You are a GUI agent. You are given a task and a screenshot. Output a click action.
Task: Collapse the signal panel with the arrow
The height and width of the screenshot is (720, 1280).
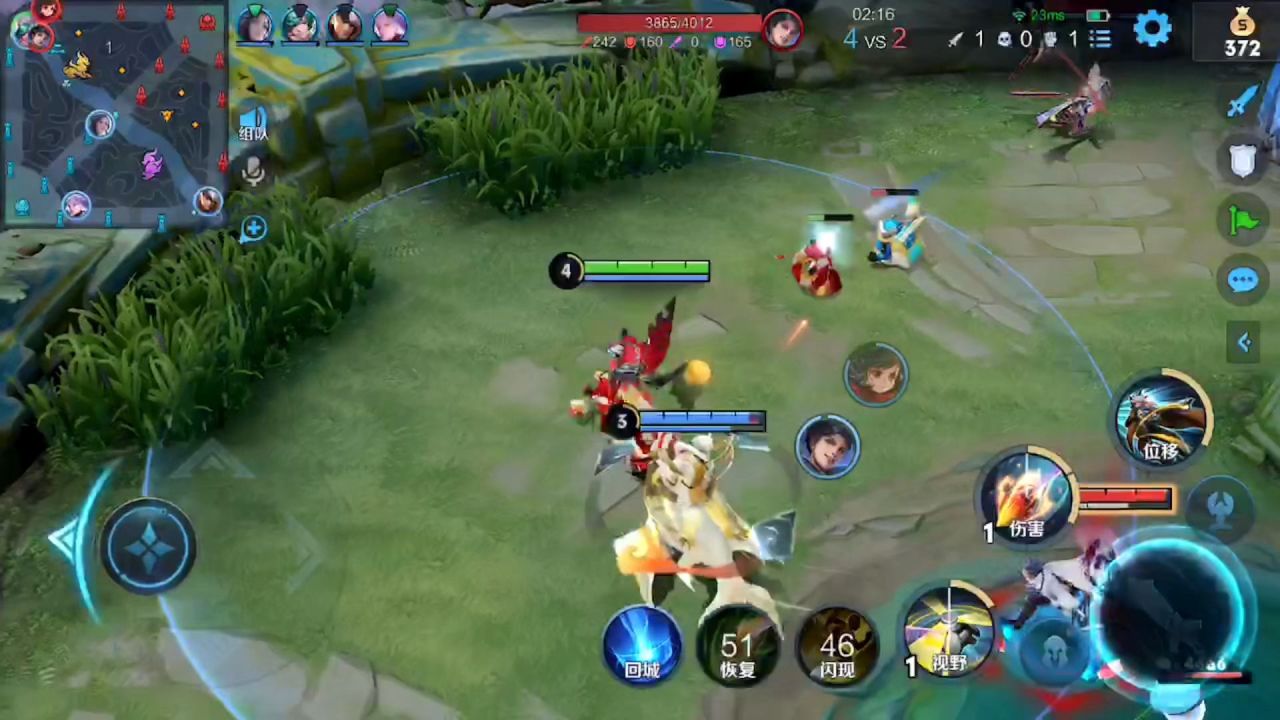point(1243,343)
